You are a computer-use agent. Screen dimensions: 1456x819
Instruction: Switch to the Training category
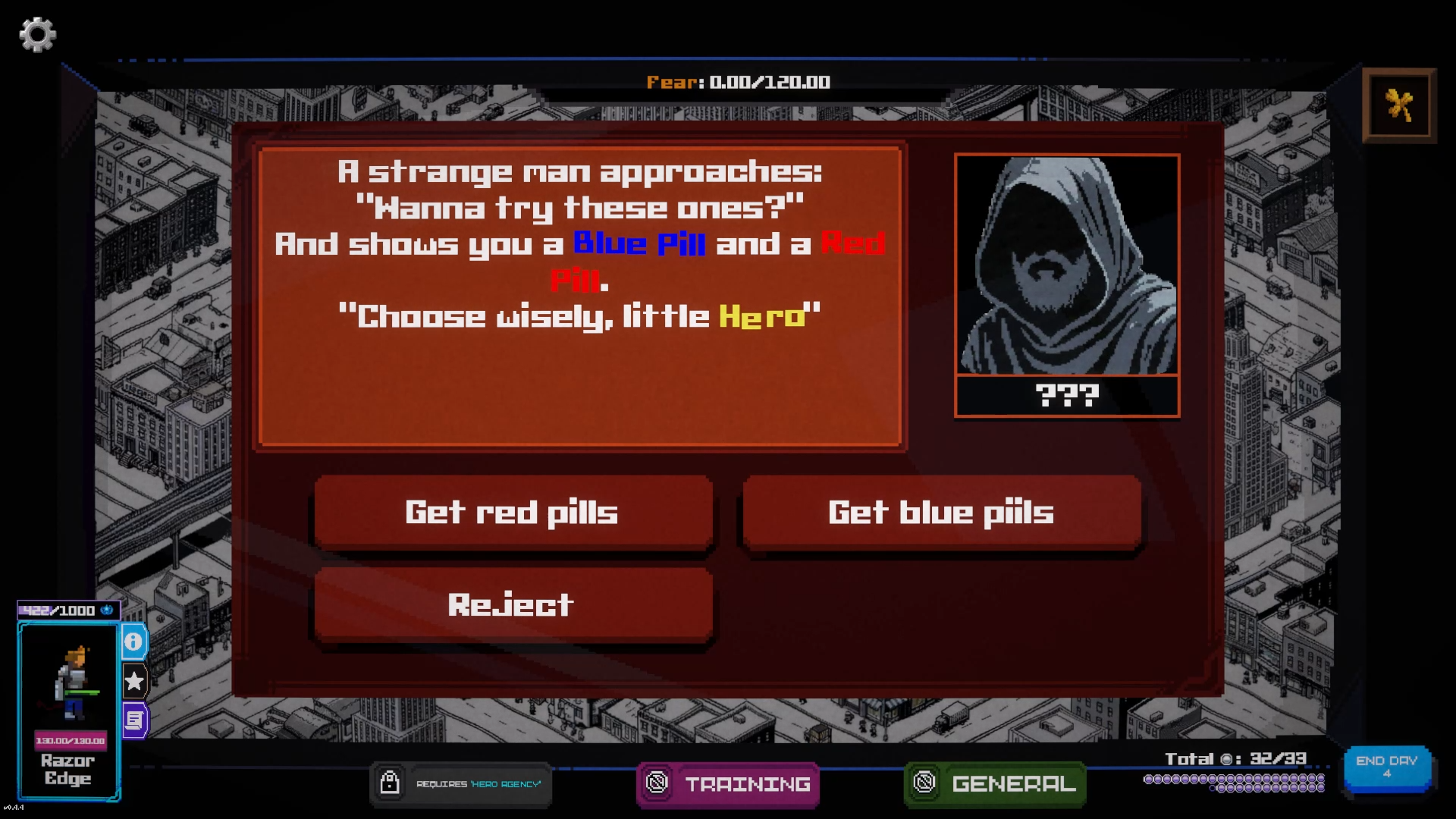pyautogui.click(x=747, y=784)
